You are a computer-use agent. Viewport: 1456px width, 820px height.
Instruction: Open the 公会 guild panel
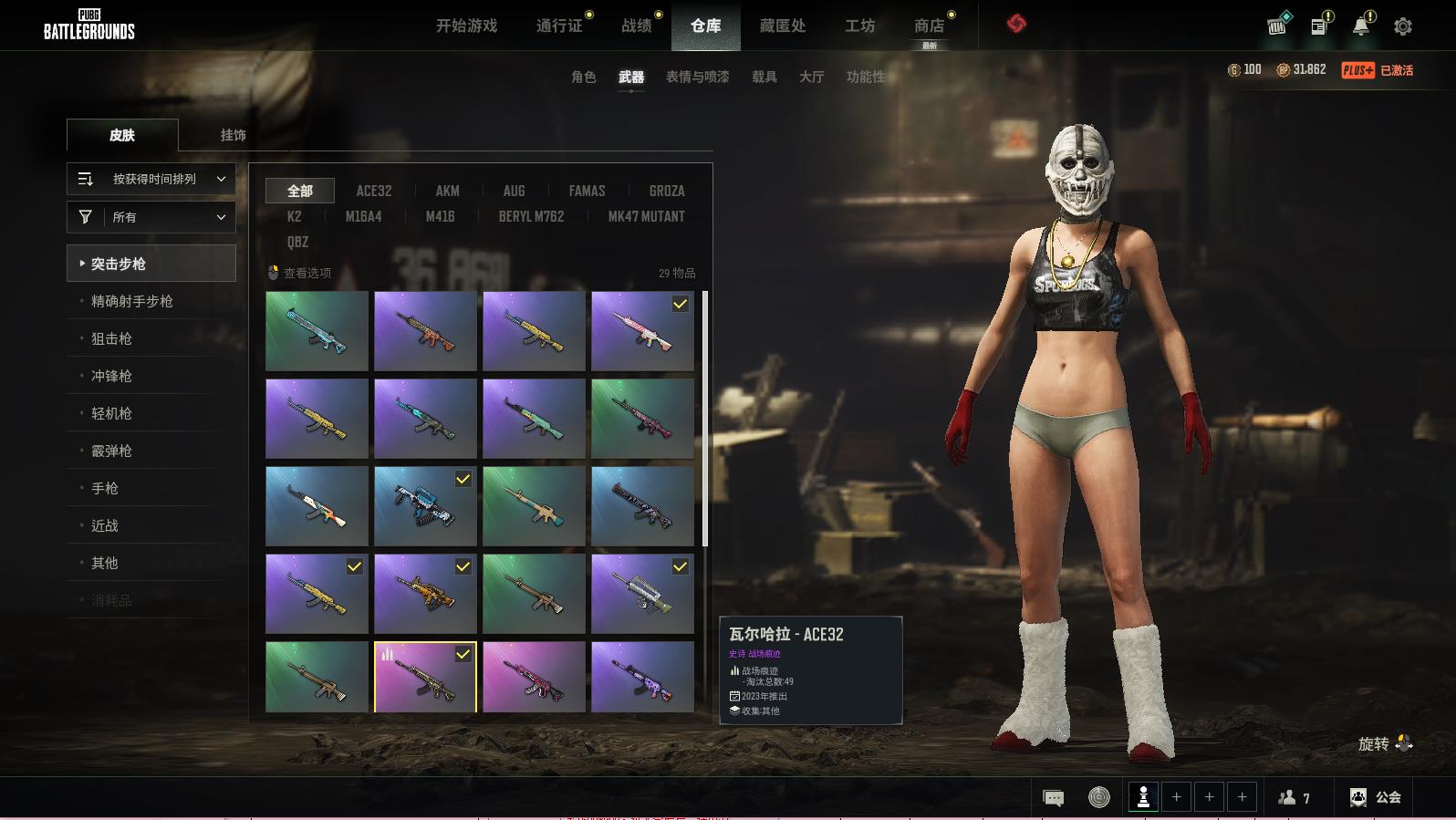coord(1376,797)
